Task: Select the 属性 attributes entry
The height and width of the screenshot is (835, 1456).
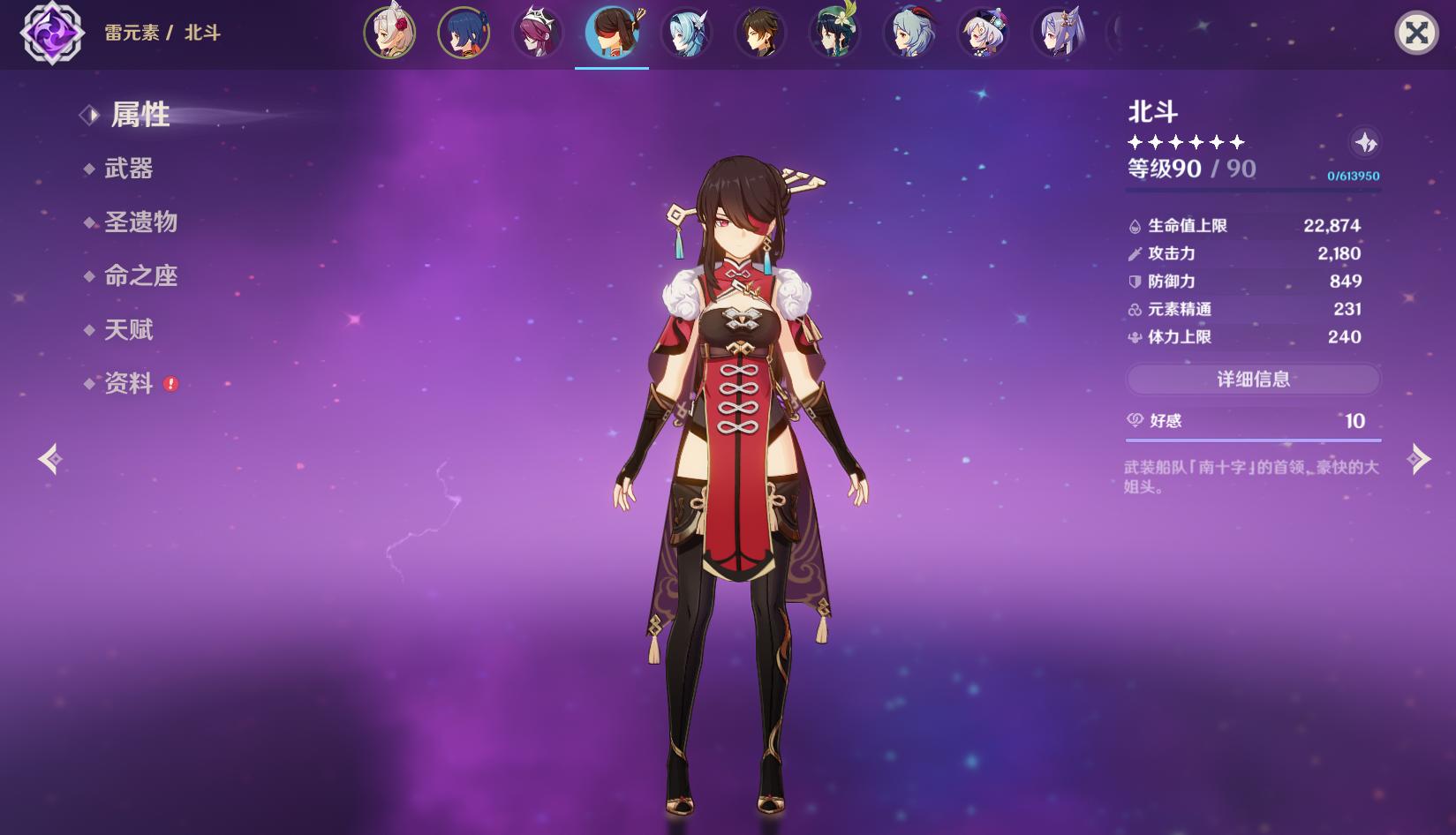Action: tap(140, 115)
